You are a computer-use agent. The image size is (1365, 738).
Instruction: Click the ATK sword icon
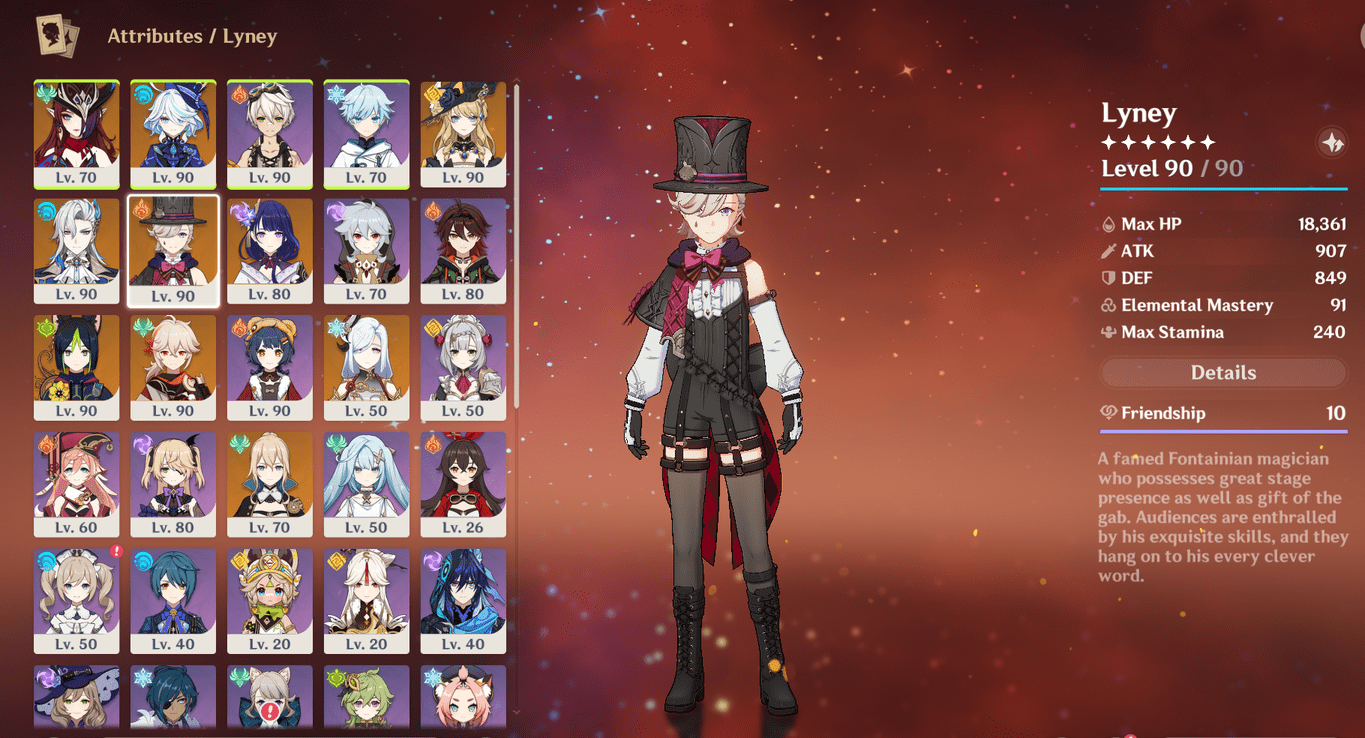[x=1110, y=250]
